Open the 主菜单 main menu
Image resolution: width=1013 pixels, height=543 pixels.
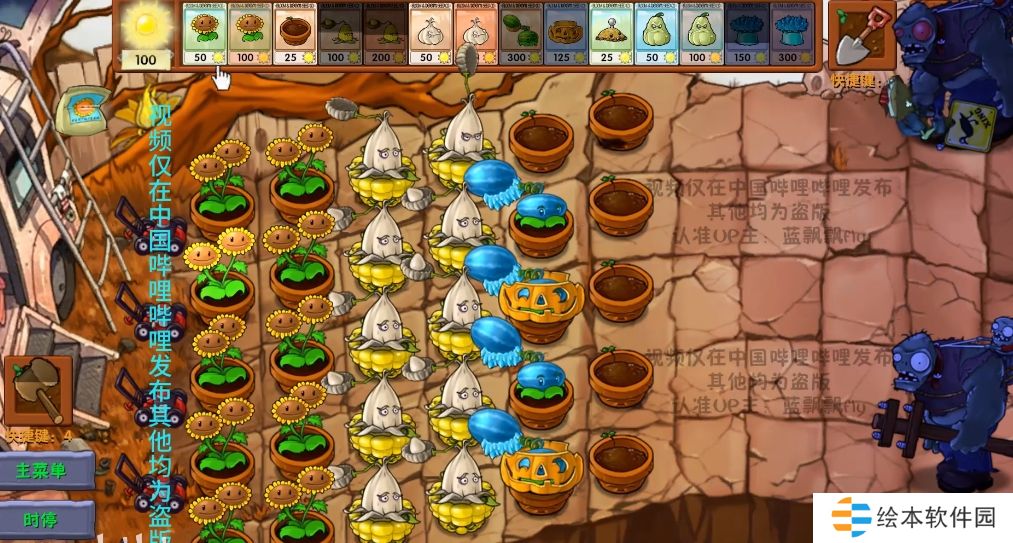(46, 470)
